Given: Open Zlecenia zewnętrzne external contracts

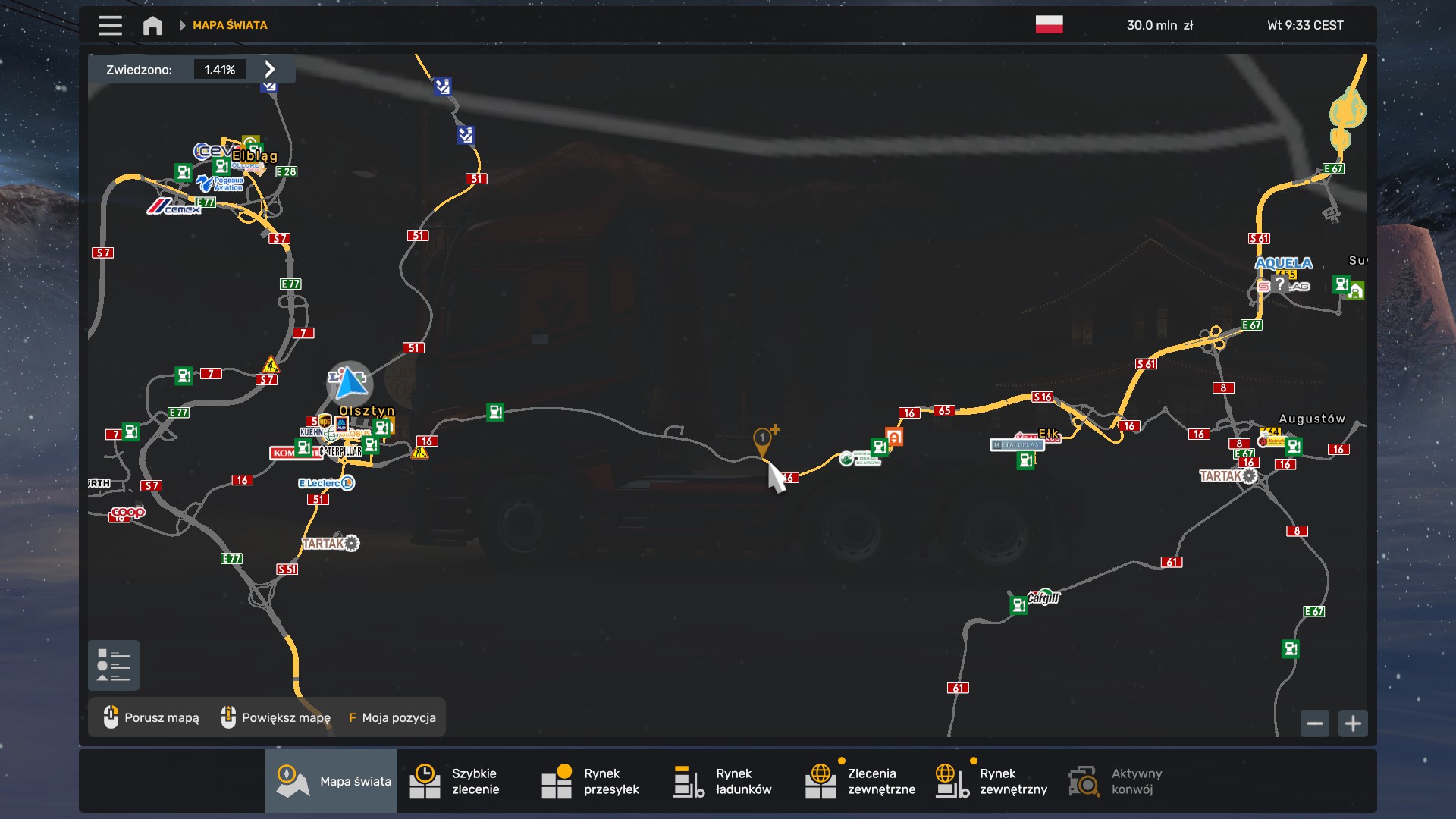Looking at the screenshot, I should tap(860, 781).
